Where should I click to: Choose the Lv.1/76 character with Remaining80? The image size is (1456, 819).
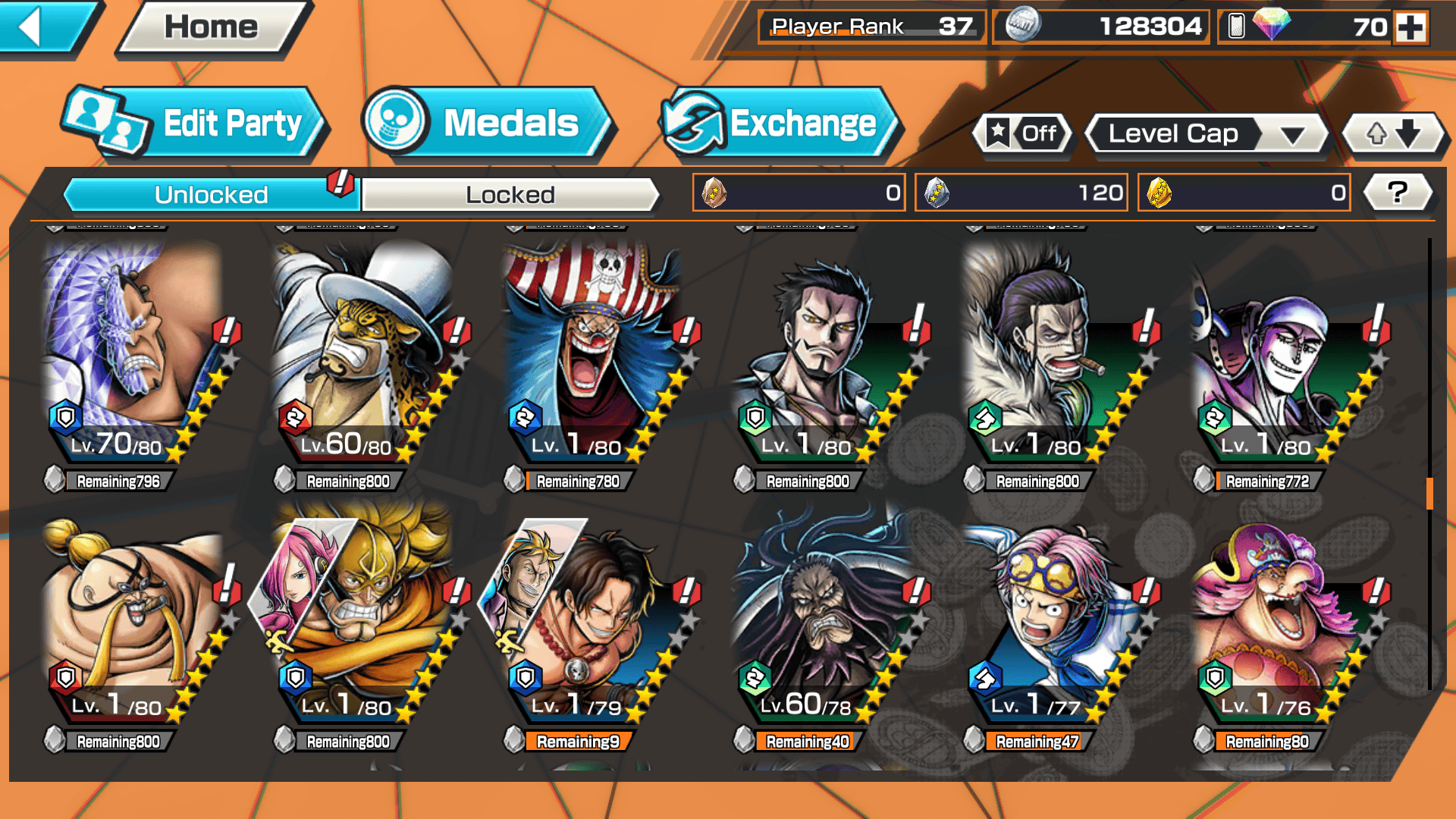coord(1282,614)
